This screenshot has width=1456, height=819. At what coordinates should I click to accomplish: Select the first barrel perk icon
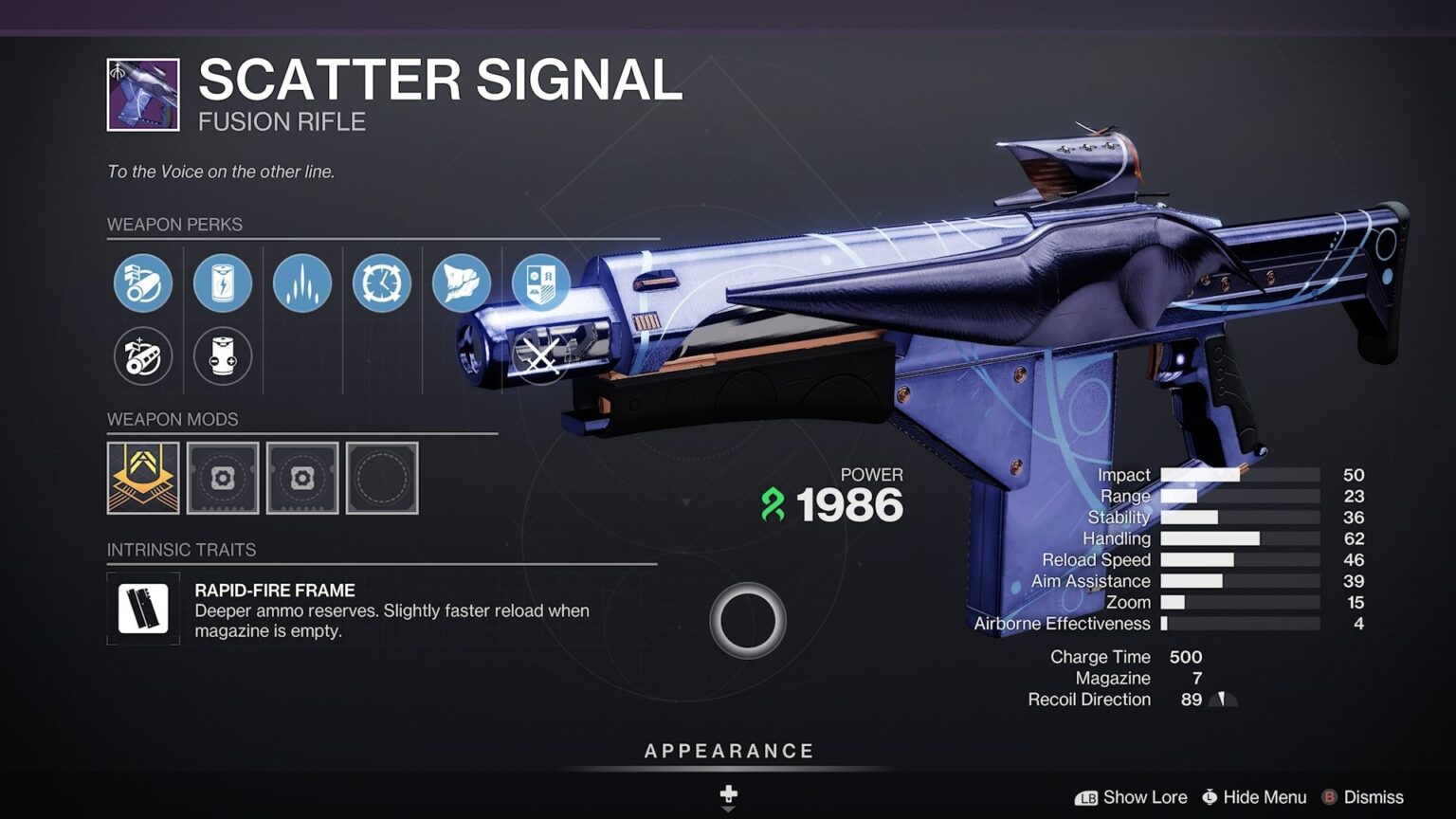(x=142, y=283)
